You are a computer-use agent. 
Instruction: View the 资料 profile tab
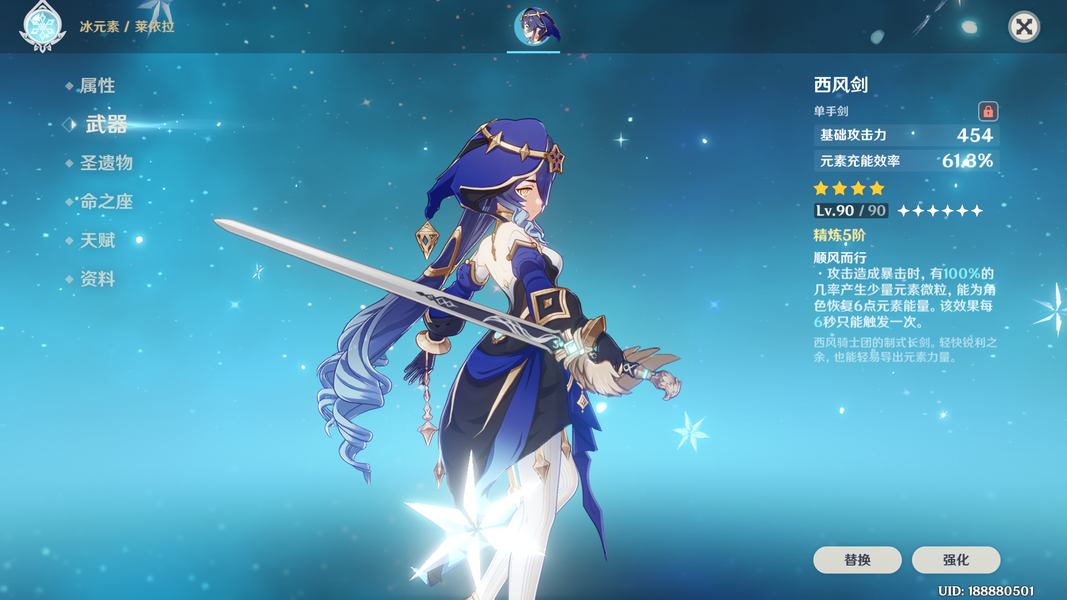click(97, 280)
